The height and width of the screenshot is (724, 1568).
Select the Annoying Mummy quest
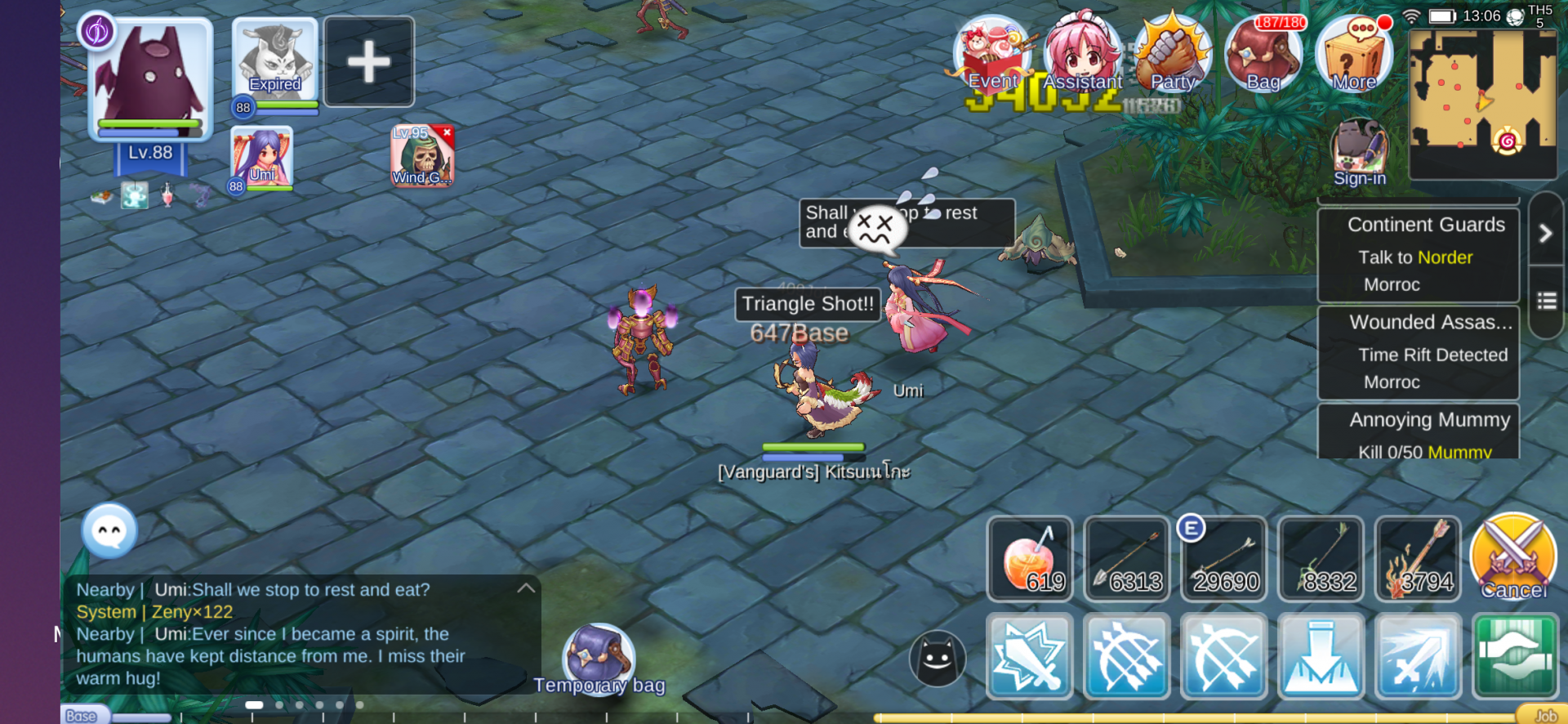point(1419,432)
